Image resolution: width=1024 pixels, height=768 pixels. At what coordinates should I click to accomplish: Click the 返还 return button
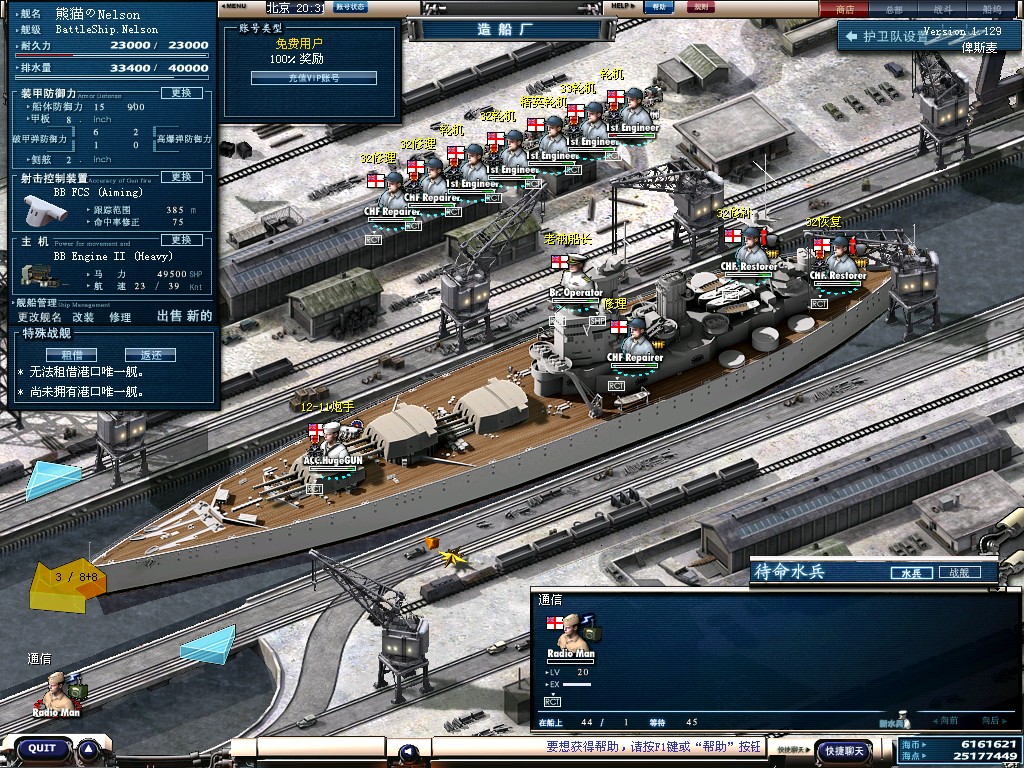point(150,354)
